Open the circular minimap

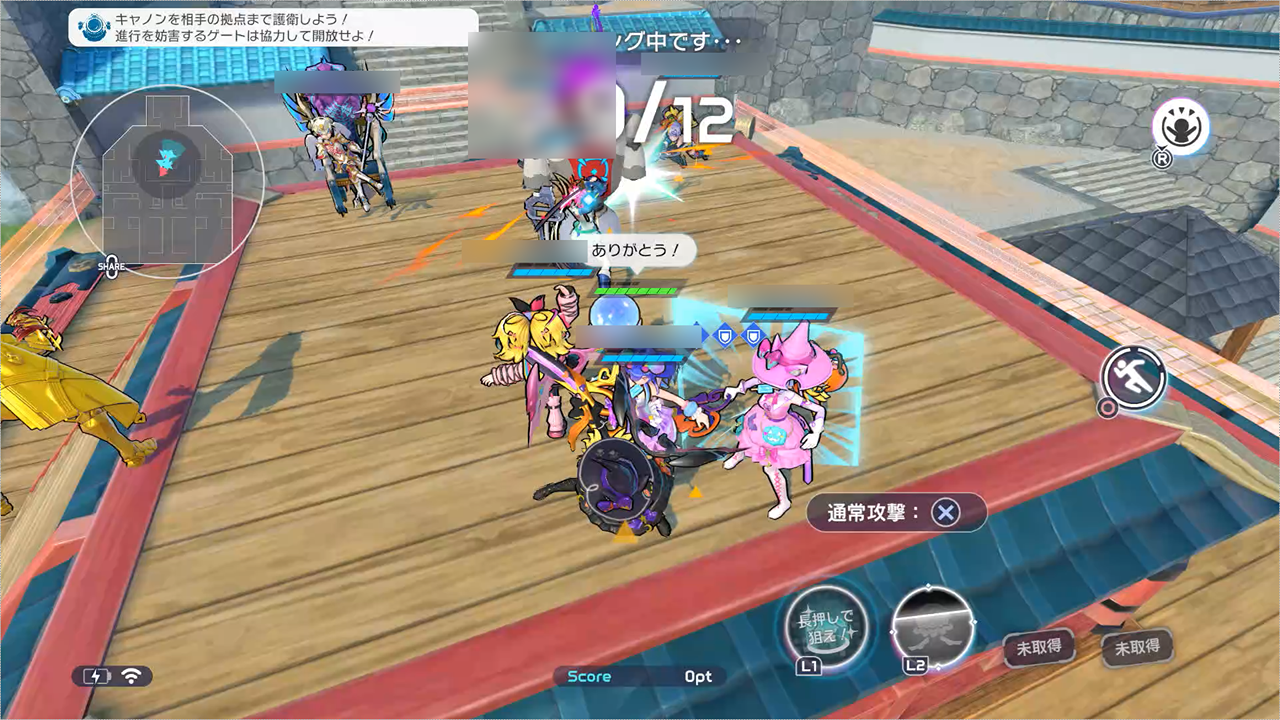(167, 181)
